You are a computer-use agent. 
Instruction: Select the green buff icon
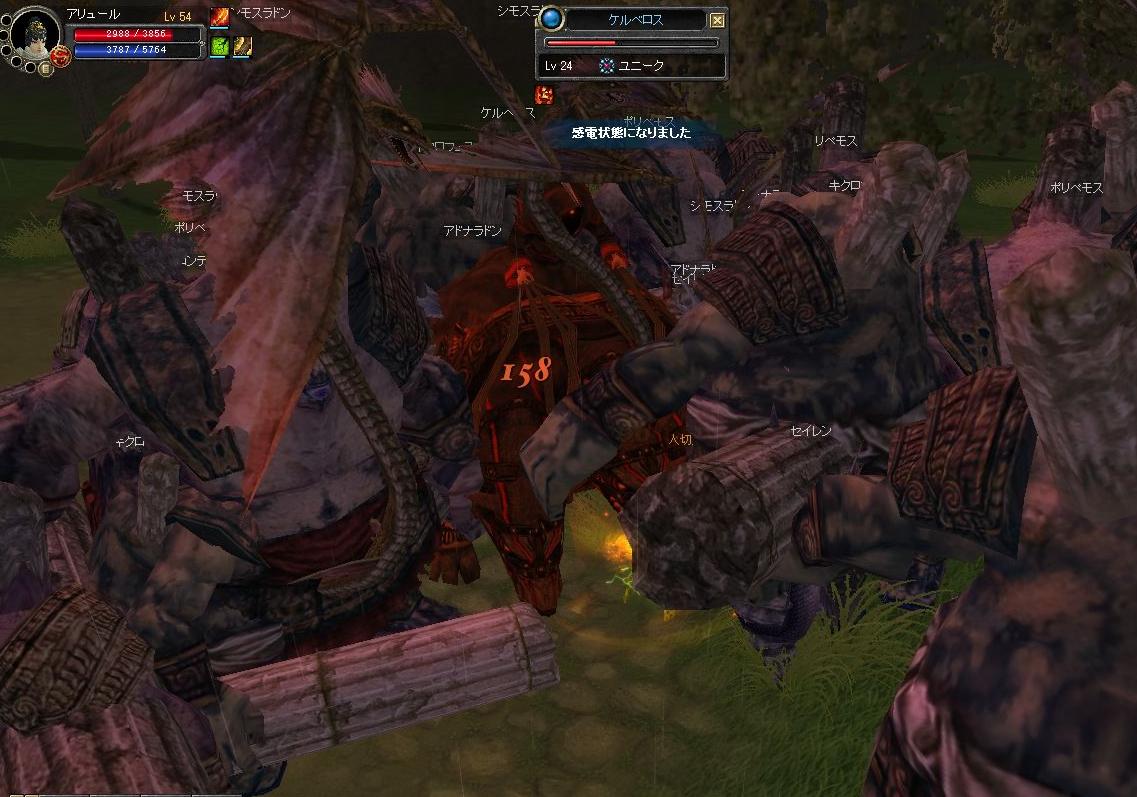pyautogui.click(x=220, y=45)
